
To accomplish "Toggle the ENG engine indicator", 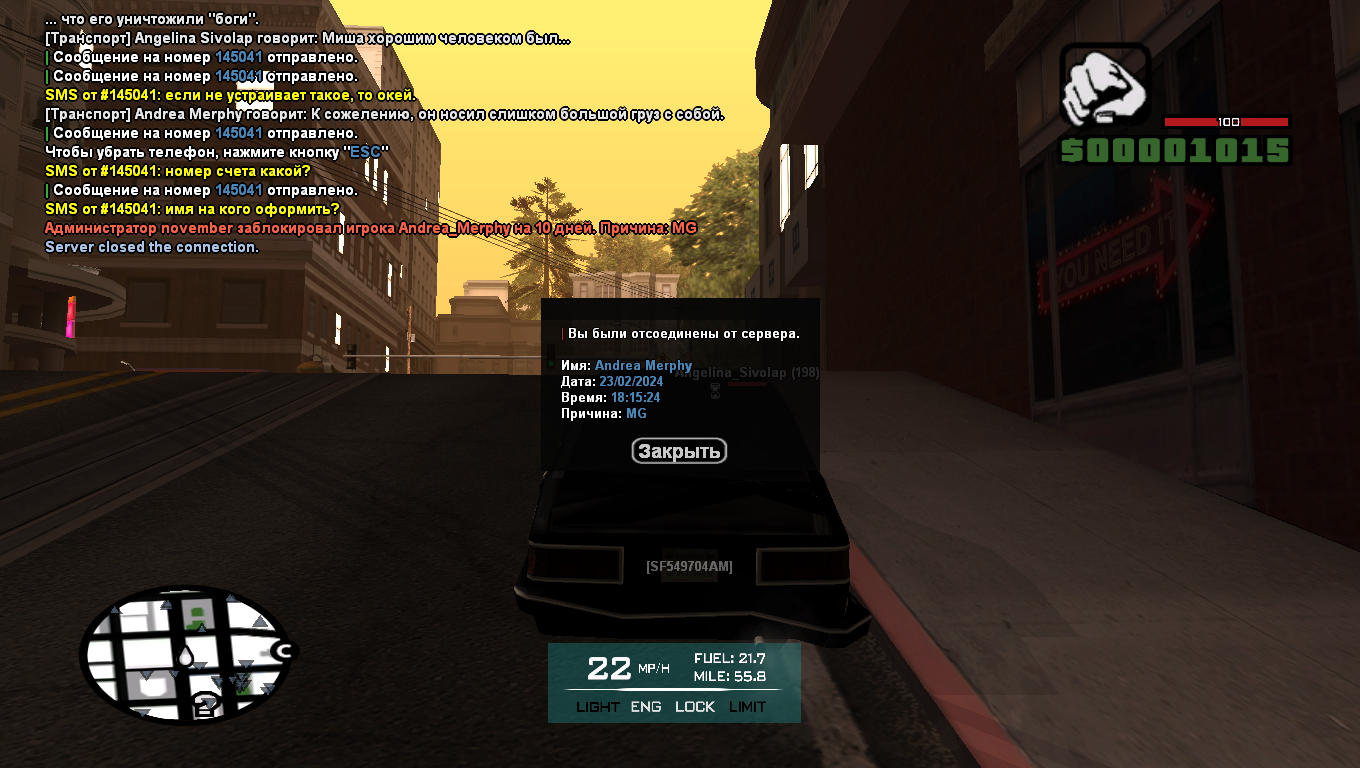I will (x=646, y=707).
